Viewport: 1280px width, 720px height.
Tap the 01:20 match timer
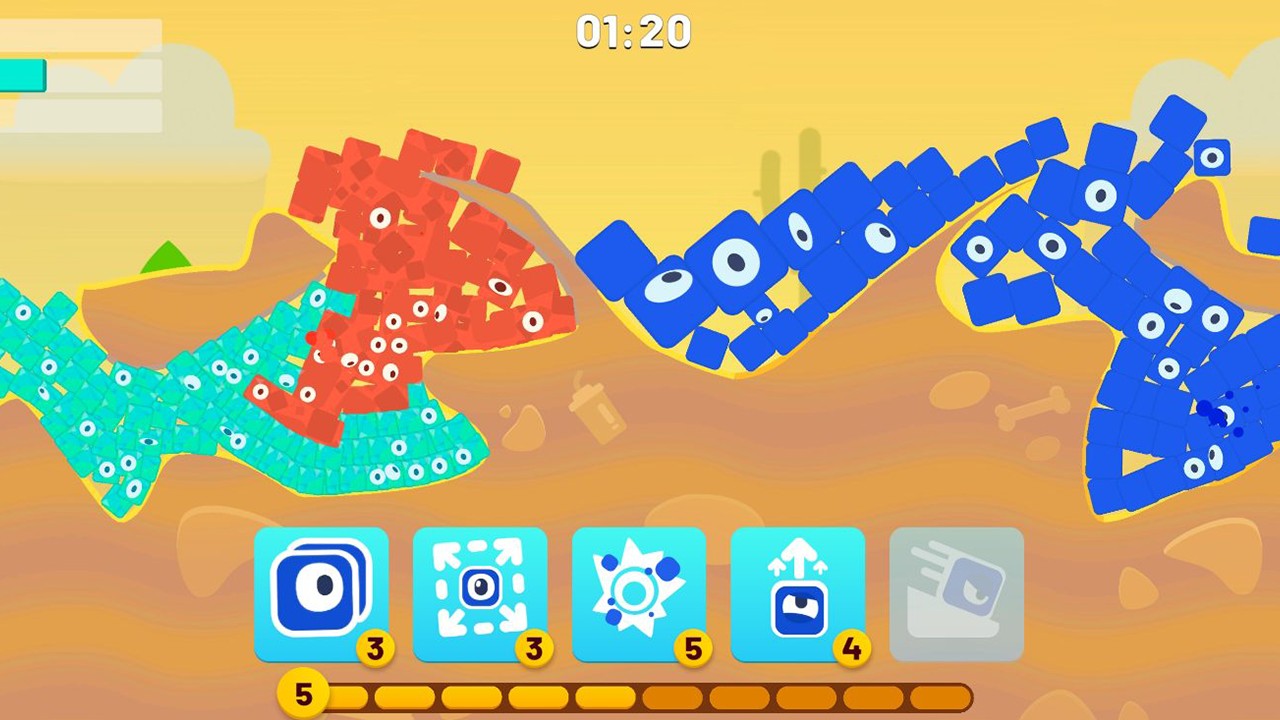(x=633, y=31)
